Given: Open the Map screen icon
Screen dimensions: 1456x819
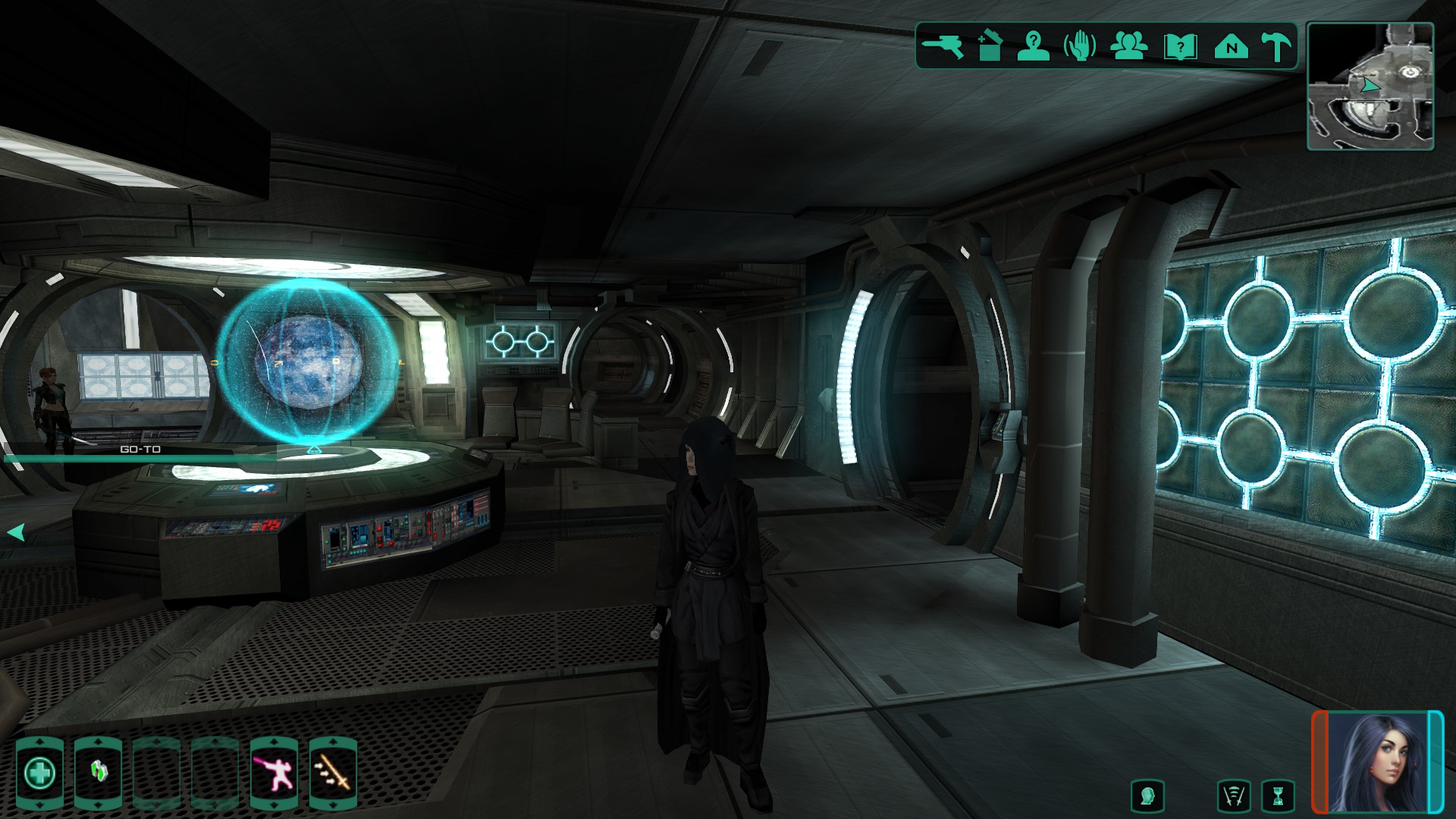Looking at the screenshot, I should coord(1231,47).
